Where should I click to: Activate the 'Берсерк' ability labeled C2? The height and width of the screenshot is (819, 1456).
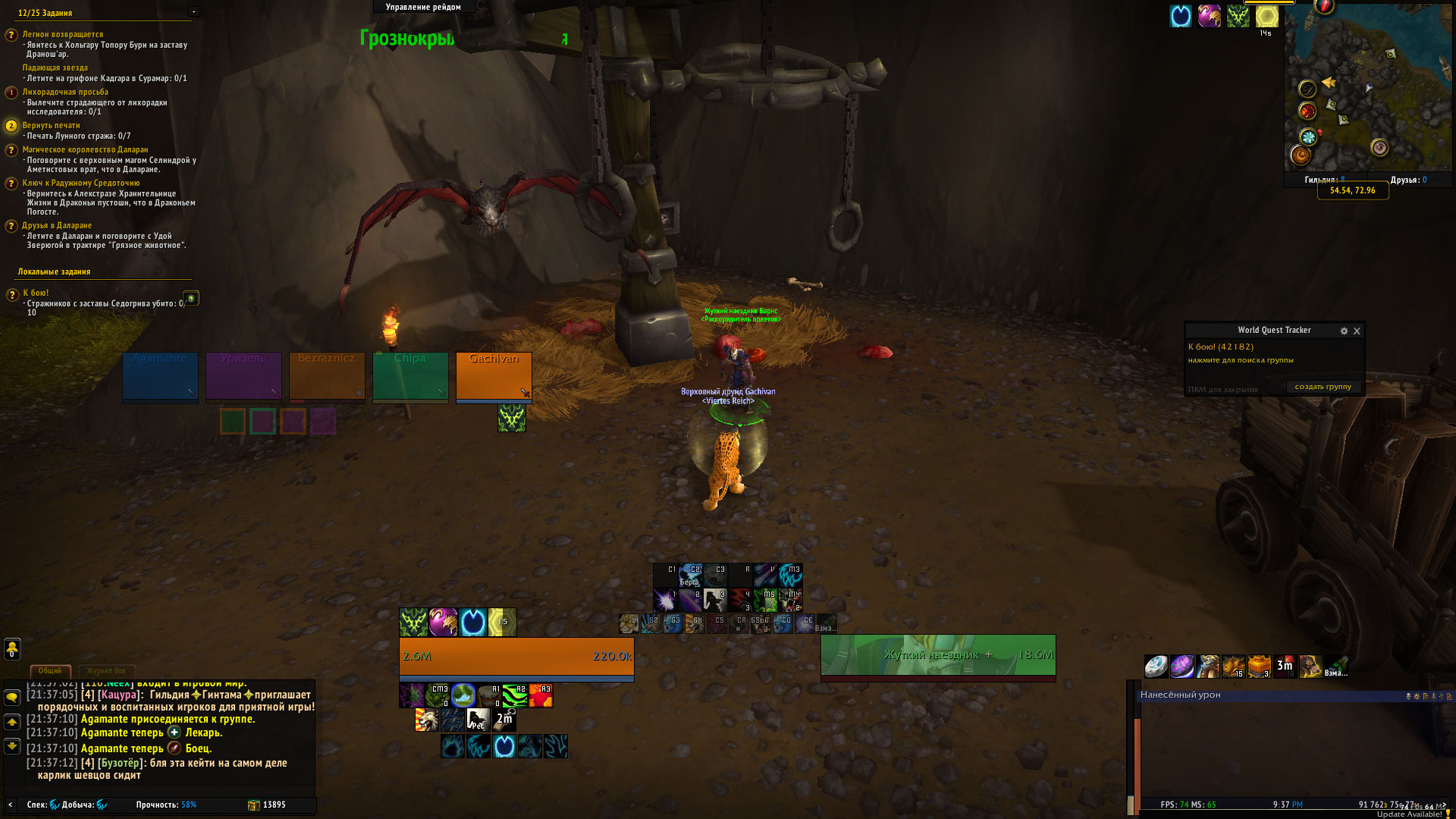[691, 575]
